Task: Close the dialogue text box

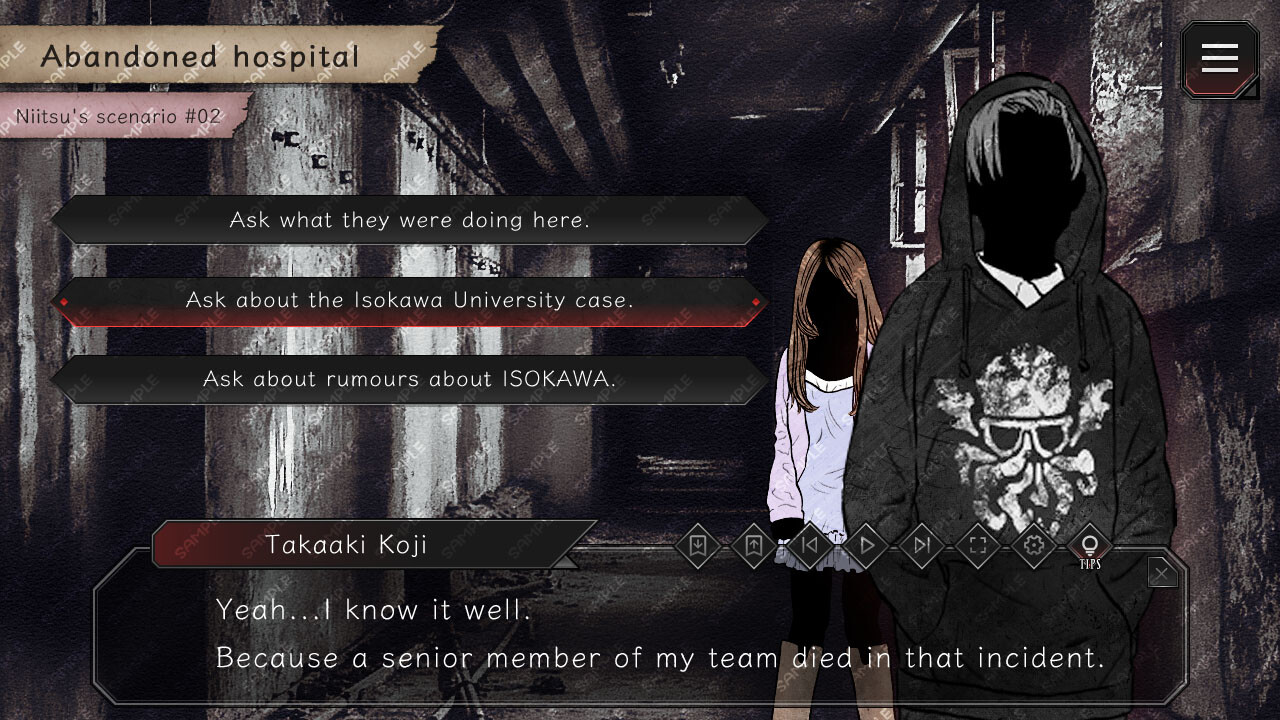Action: coord(1162,571)
